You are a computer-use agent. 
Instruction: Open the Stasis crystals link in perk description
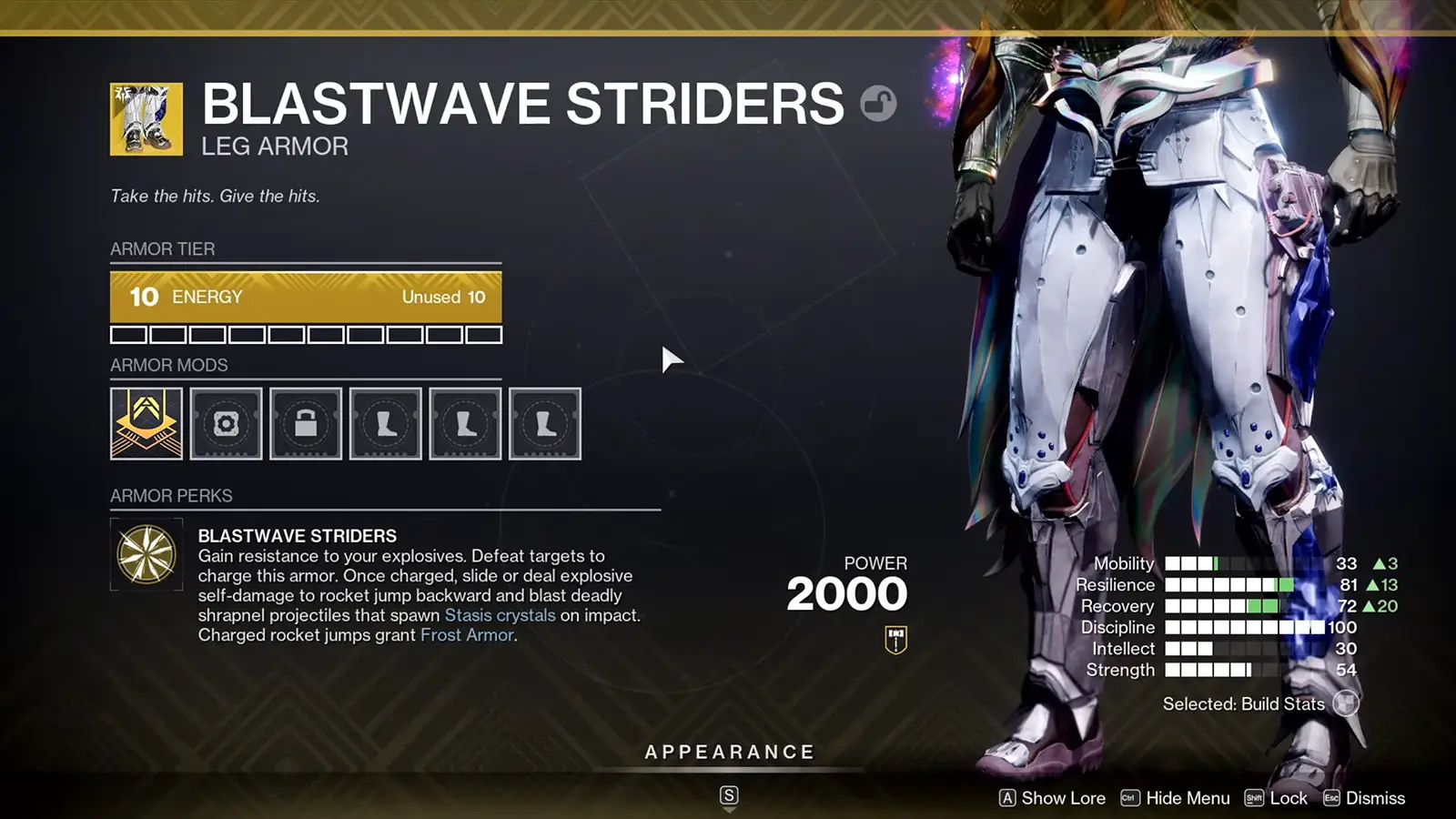tap(499, 615)
